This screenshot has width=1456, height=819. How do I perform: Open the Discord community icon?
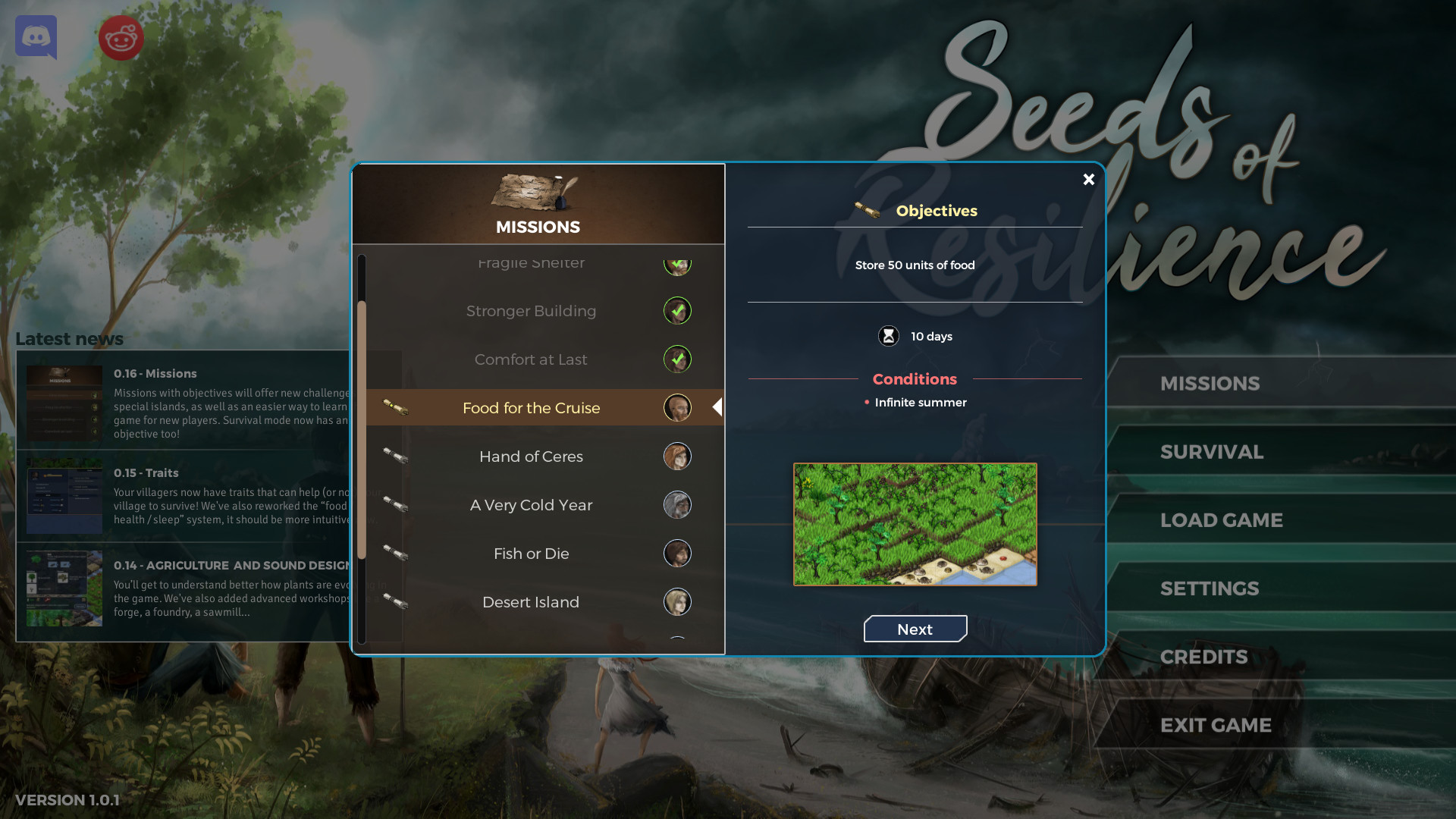36,37
